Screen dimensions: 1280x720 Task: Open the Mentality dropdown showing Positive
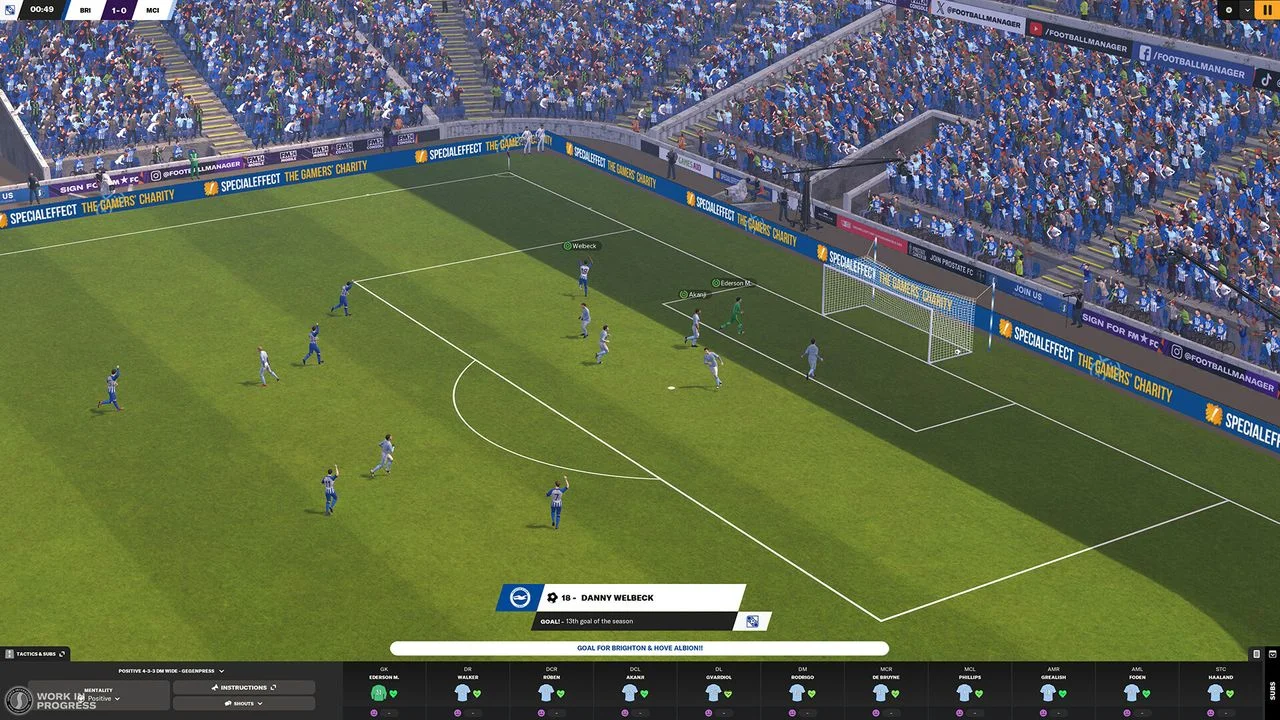point(105,698)
